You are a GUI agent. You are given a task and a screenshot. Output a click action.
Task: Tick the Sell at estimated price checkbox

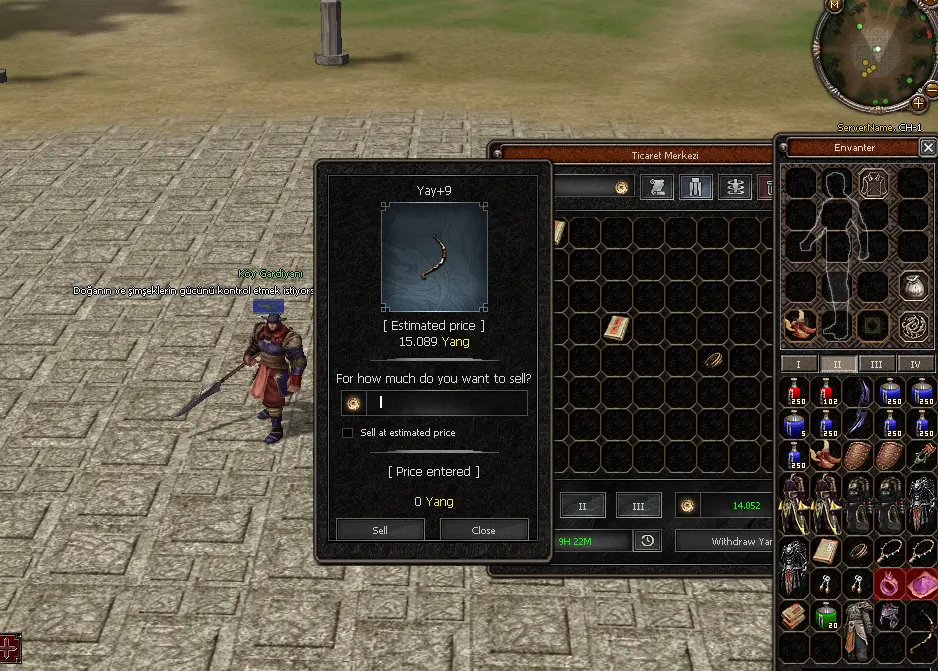347,433
